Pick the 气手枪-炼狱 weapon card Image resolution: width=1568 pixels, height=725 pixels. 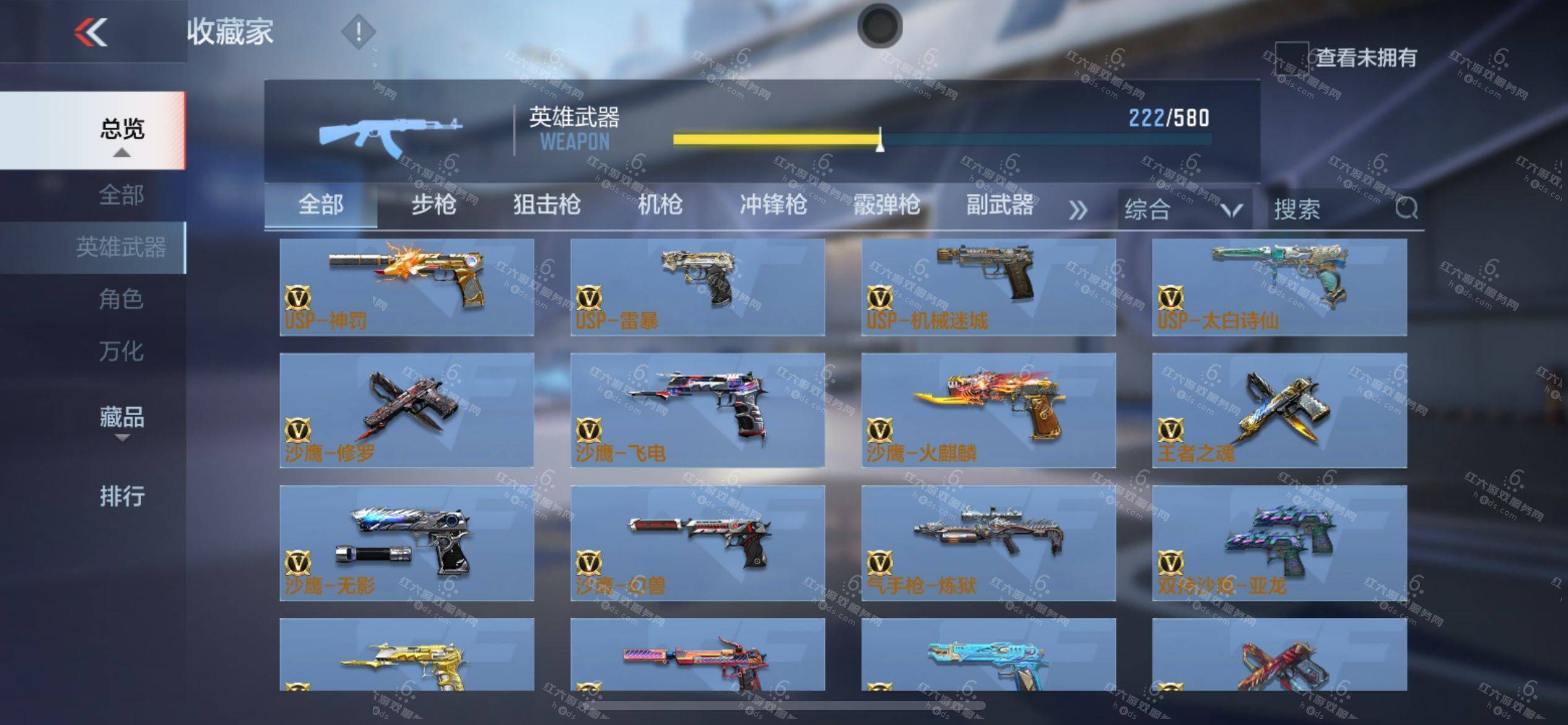click(988, 542)
